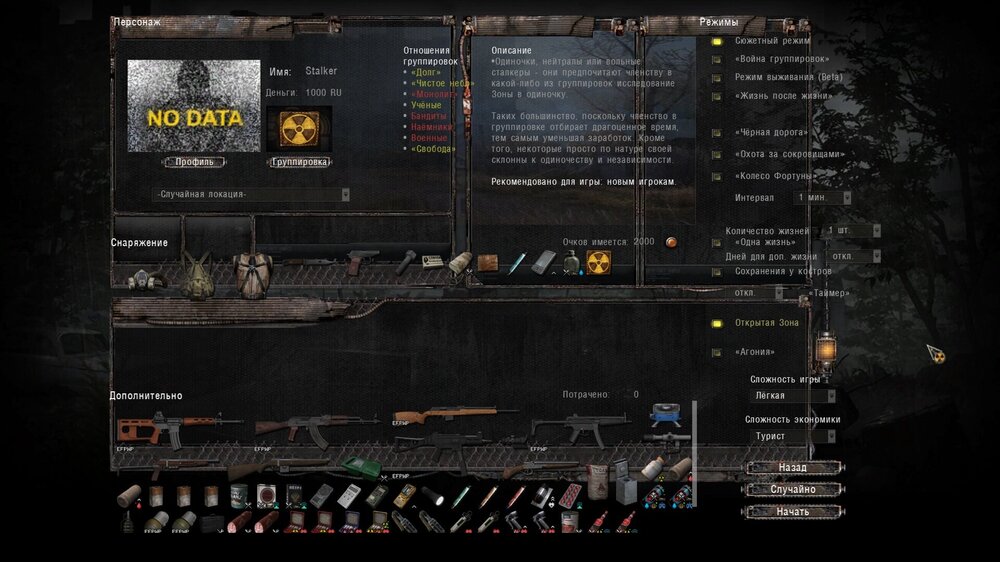Enable the «Агония» mode checkbox
The image size is (1000, 562).
[717, 352]
